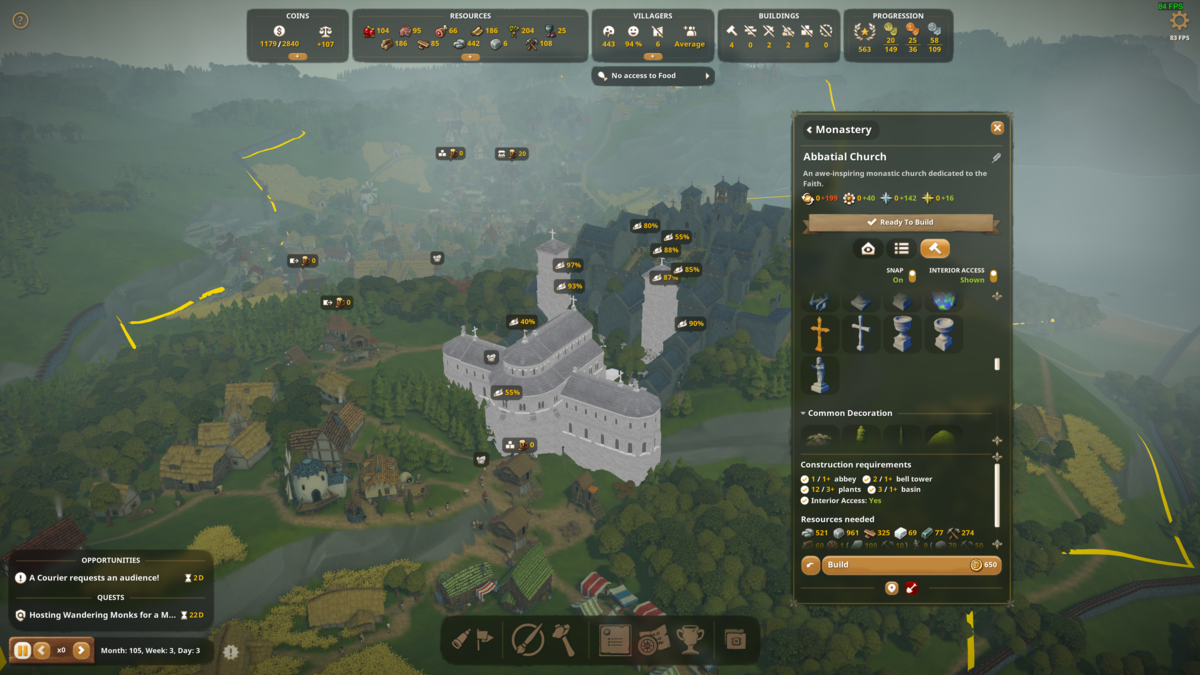Switch to the hammer construction tab

(x=934, y=248)
